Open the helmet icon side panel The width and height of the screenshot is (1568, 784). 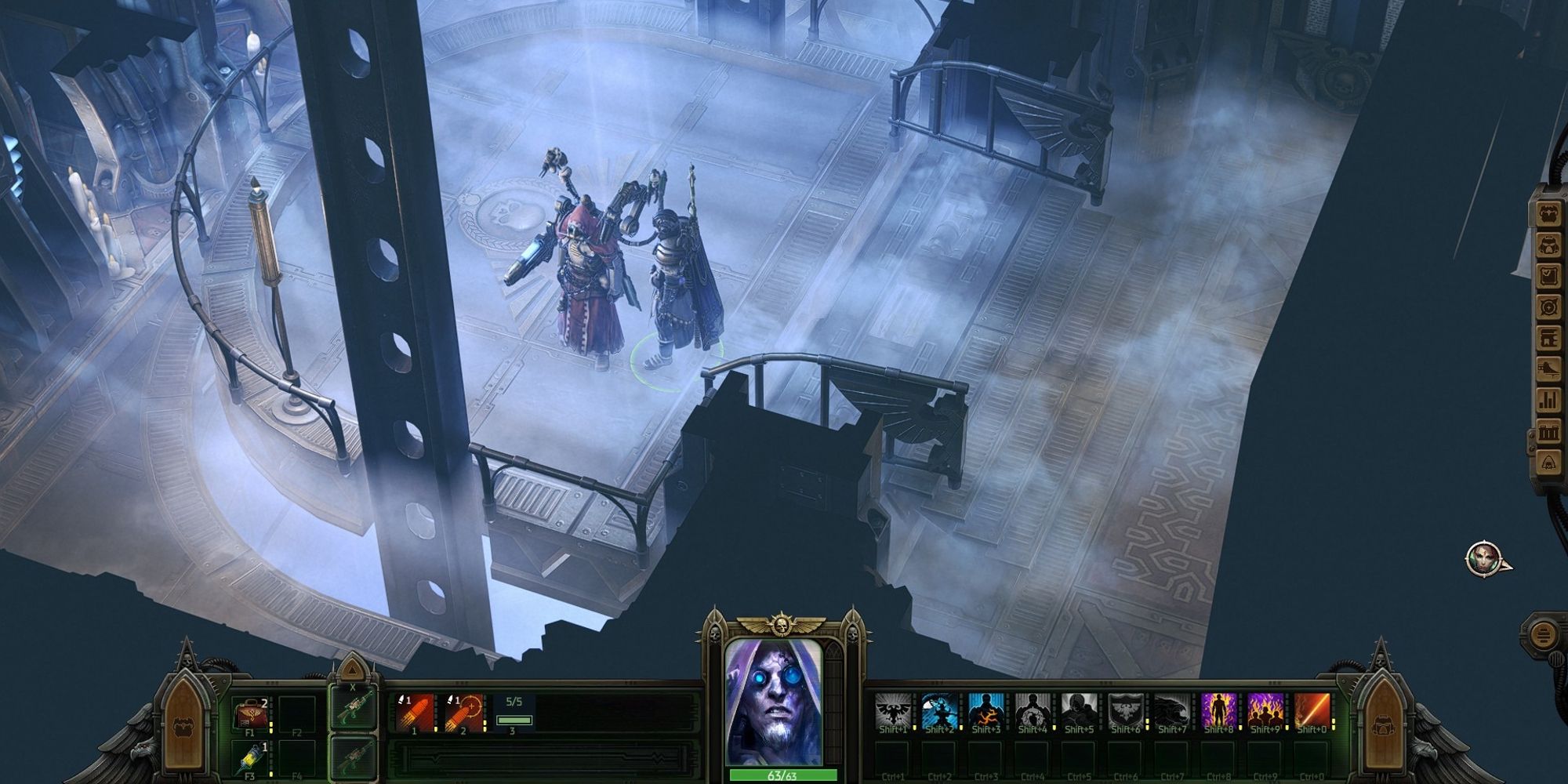1549,245
